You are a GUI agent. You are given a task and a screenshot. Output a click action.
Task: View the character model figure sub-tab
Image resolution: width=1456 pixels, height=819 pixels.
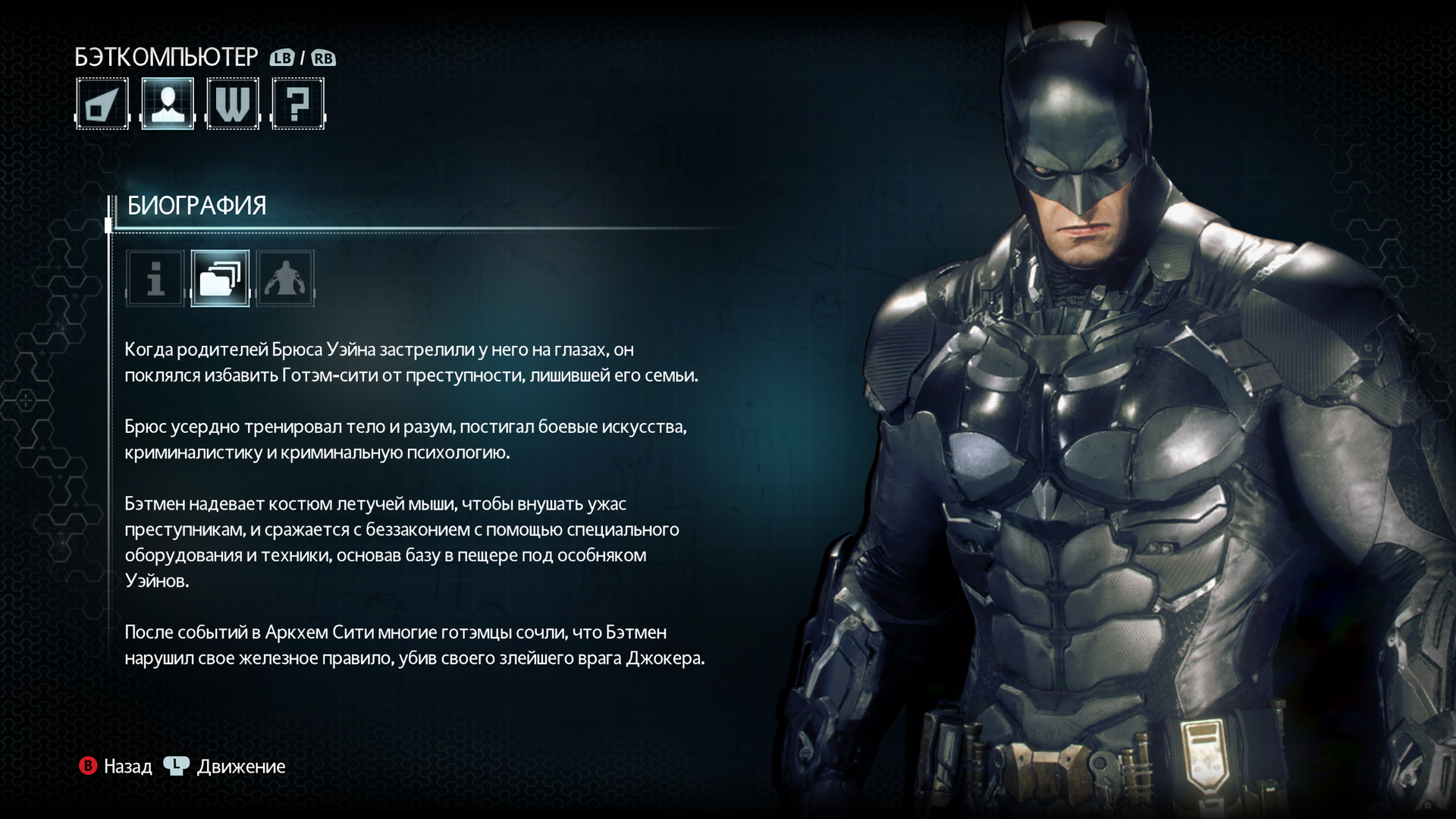click(x=285, y=278)
